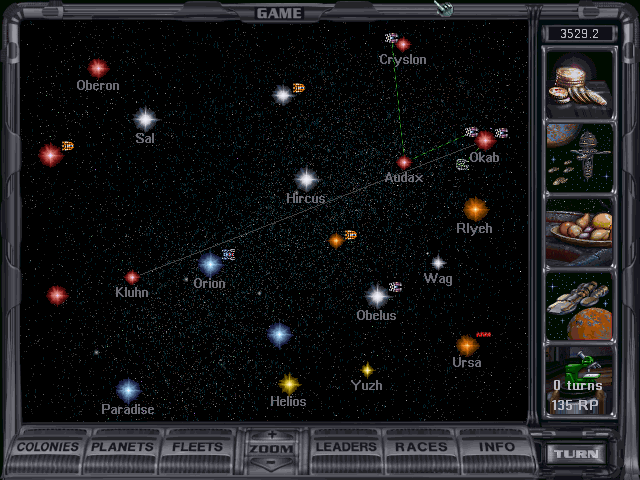
Task: Pick the Oberon star system
Action: tap(97, 68)
